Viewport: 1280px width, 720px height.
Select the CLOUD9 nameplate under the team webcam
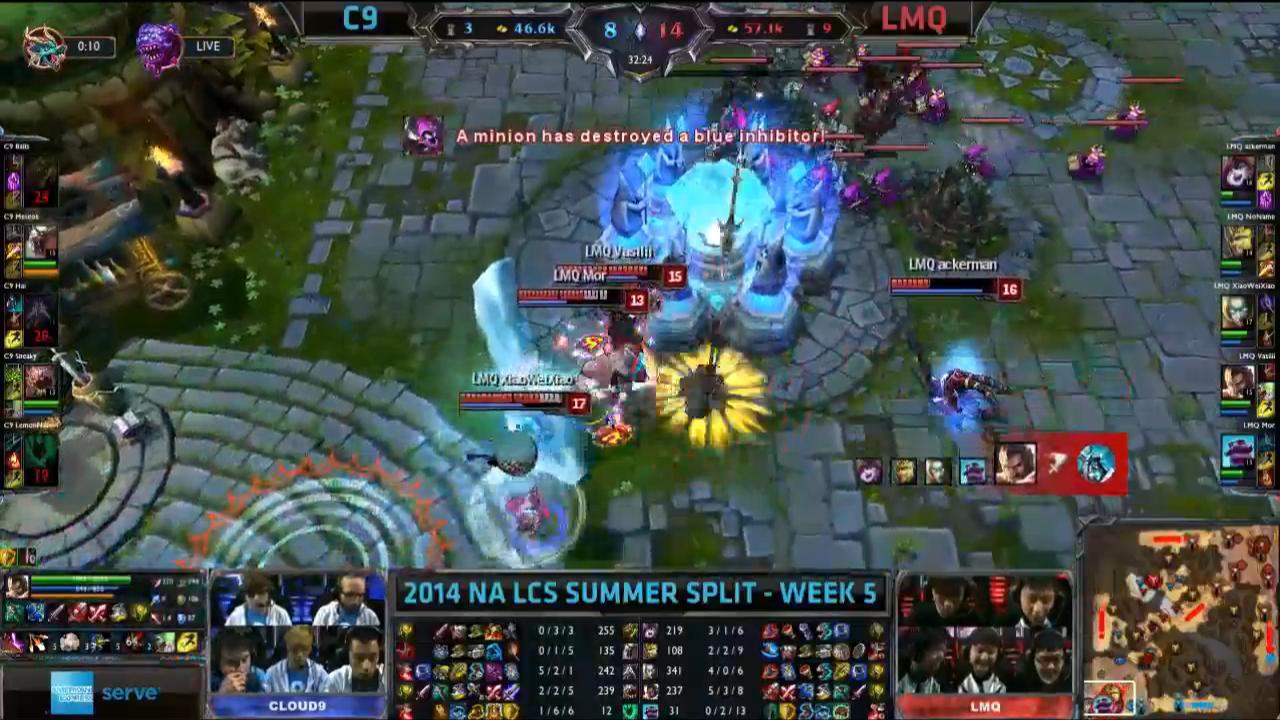(x=297, y=705)
